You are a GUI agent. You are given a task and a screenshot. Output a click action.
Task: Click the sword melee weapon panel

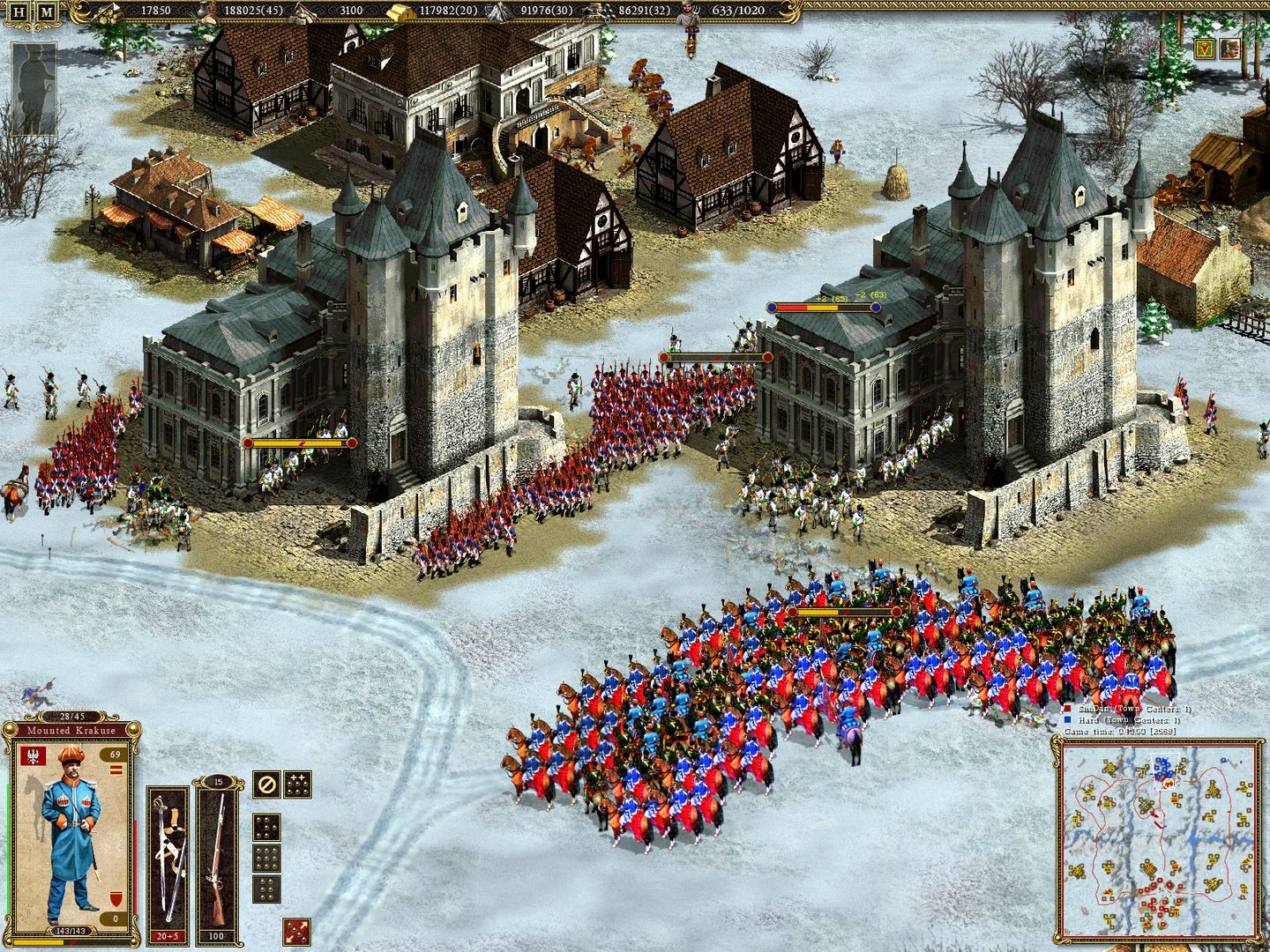(168, 853)
